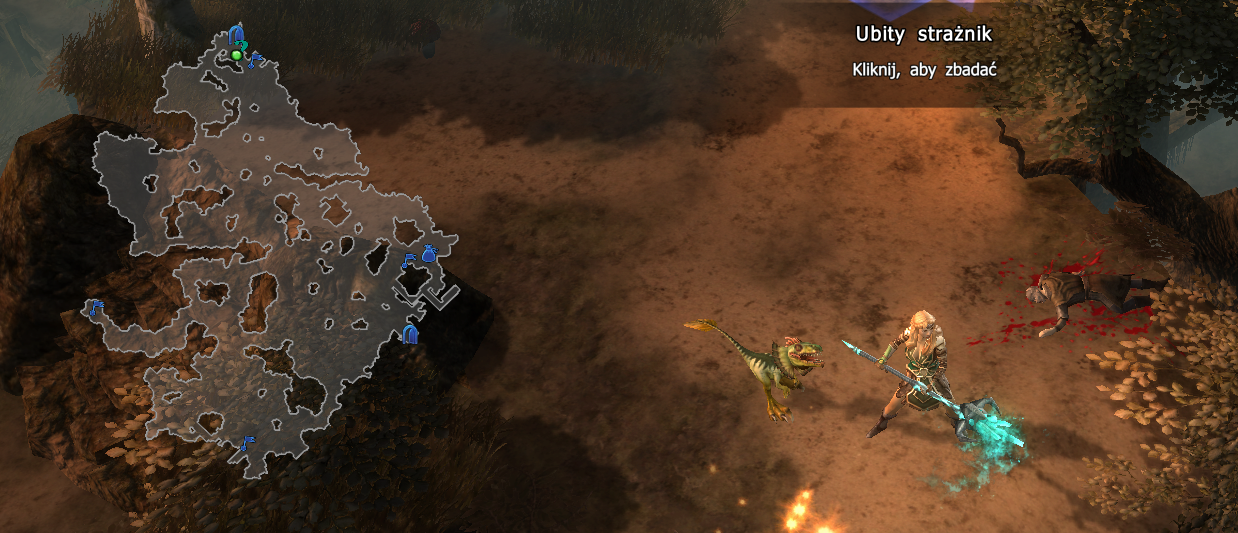This screenshot has width=1238, height=533.
Task: Click the green player marker on the map
Action: tap(236, 55)
